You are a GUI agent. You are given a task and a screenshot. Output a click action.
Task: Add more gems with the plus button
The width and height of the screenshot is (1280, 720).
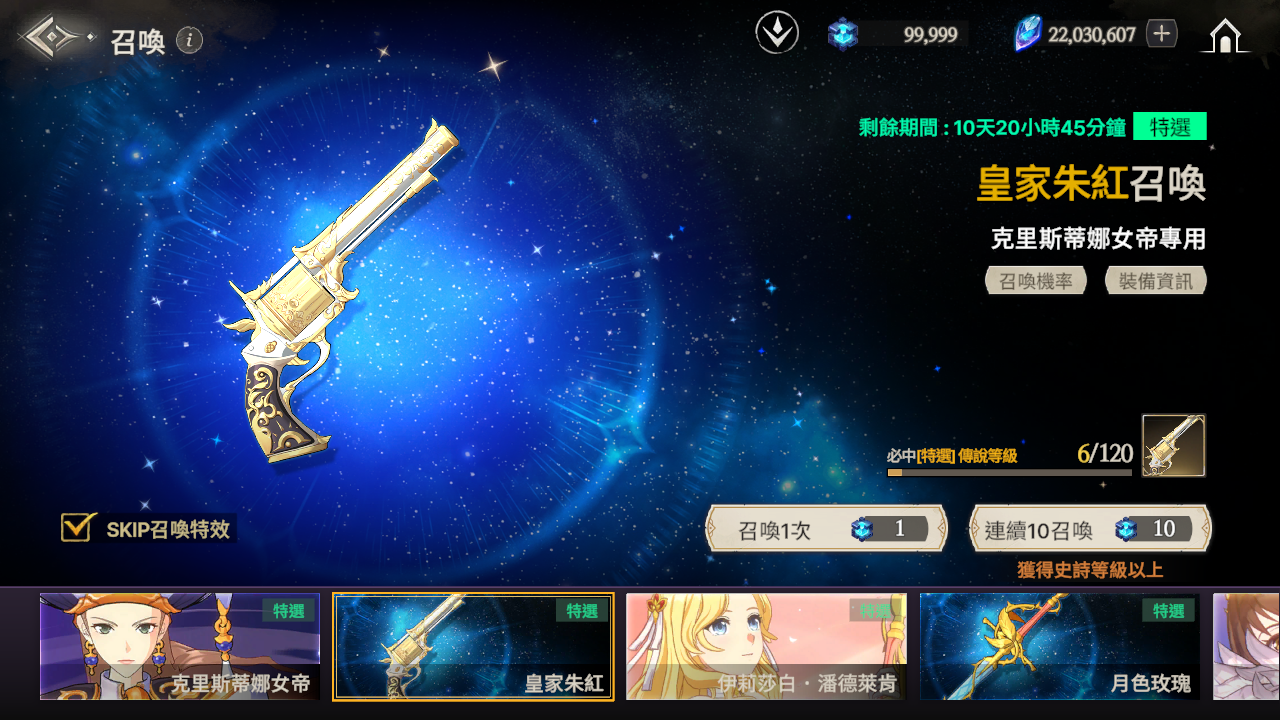1161,34
